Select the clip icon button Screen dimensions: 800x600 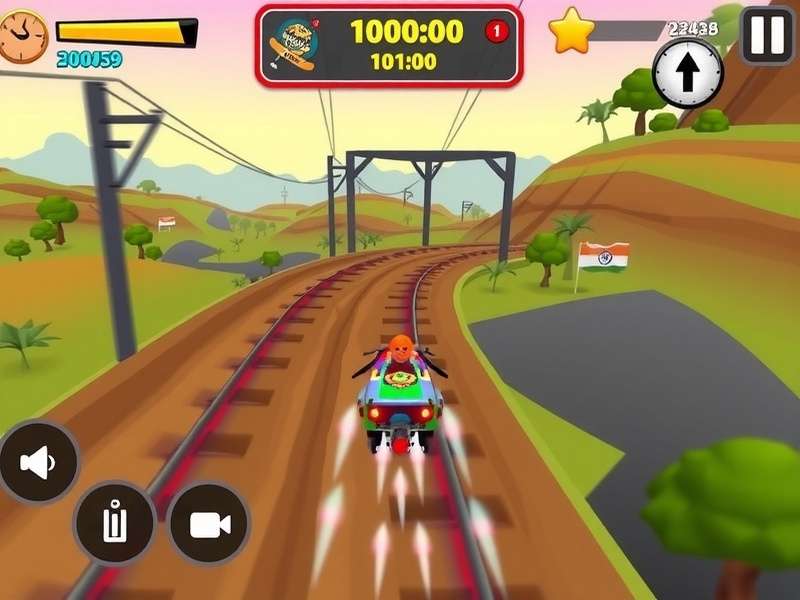click(115, 522)
